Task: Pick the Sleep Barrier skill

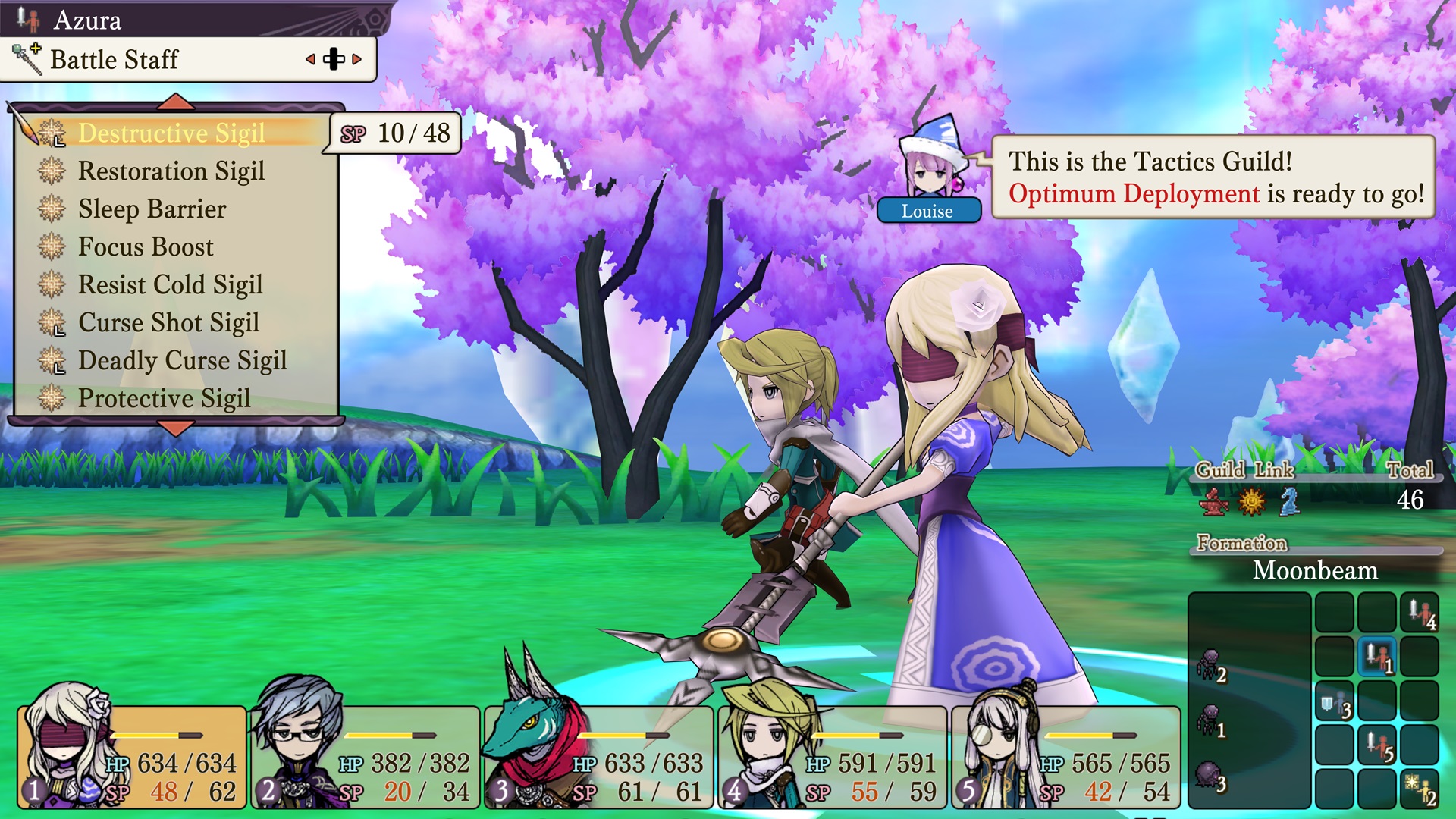Action: (x=152, y=209)
